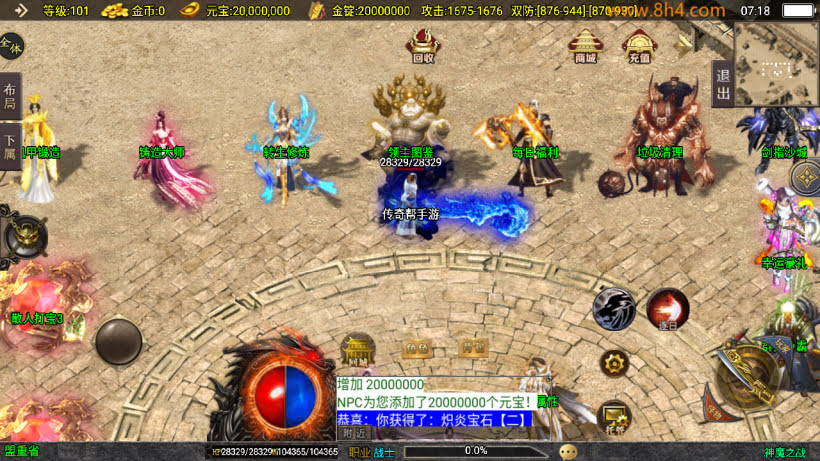Screen dimensions: 820x461
Task: Open the chat via the speech bubble icon
Action: 568,452
